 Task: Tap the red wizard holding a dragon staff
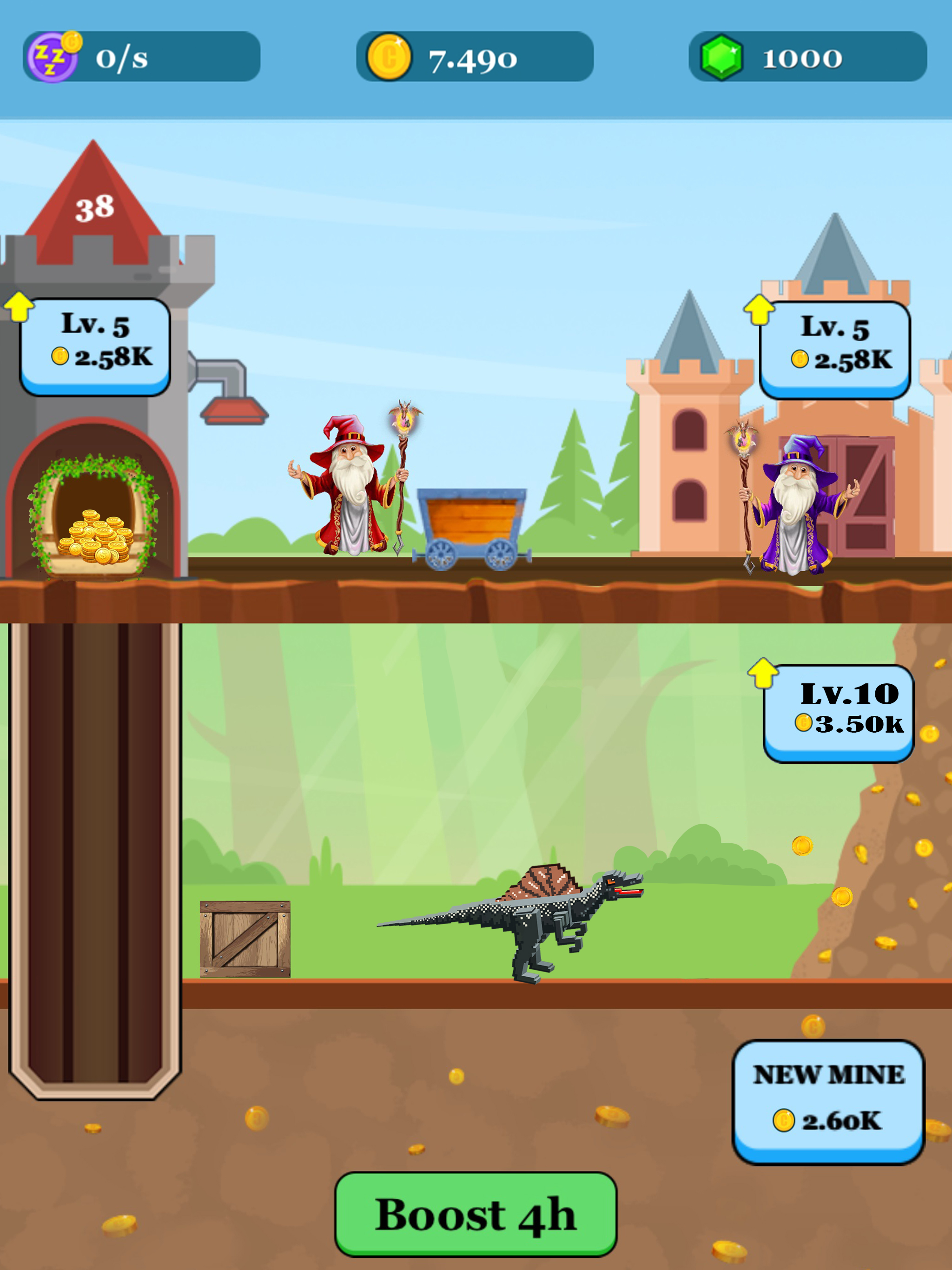click(x=349, y=494)
